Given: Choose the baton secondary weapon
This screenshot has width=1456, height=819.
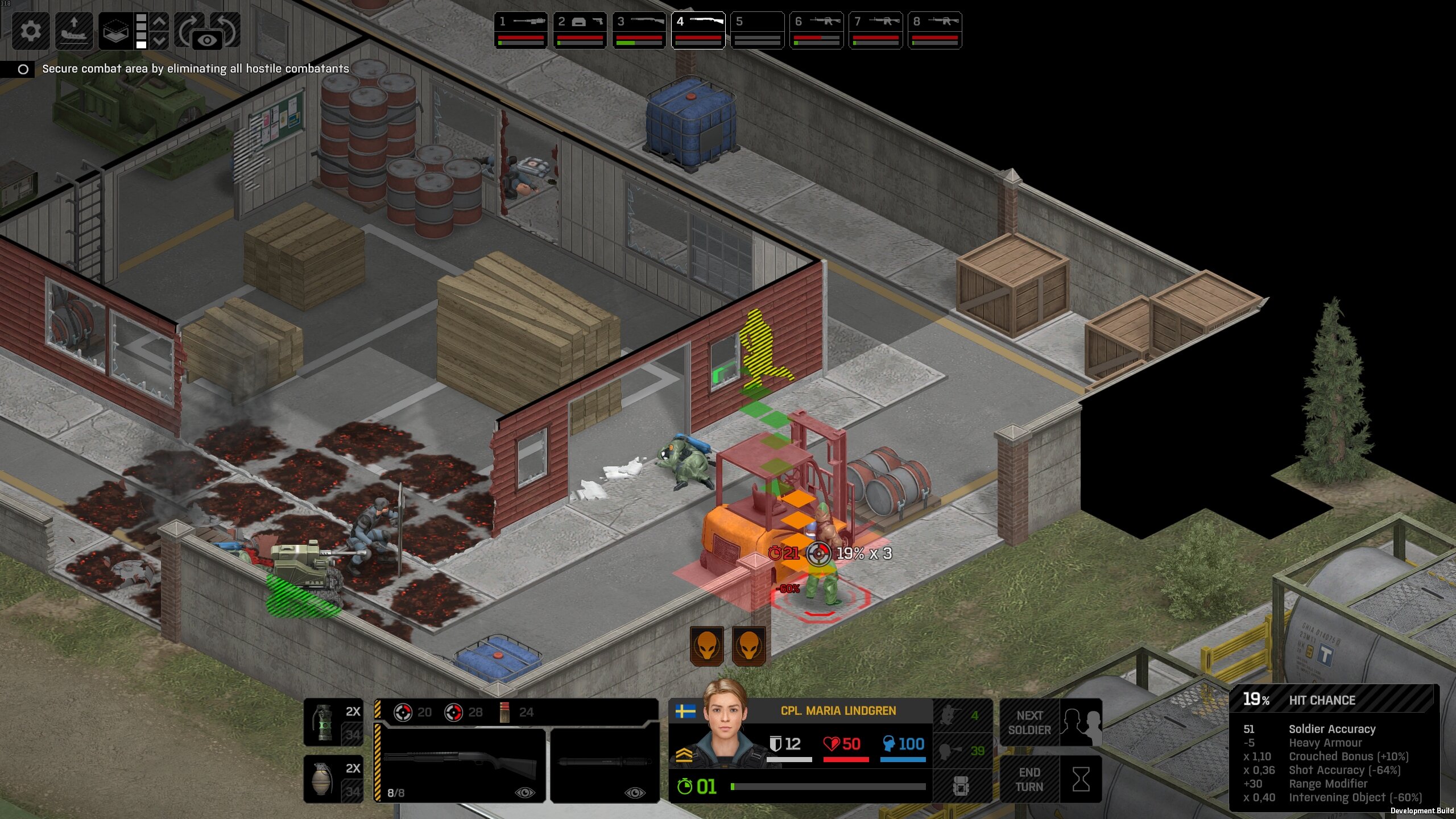Looking at the screenshot, I should click(x=605, y=765).
